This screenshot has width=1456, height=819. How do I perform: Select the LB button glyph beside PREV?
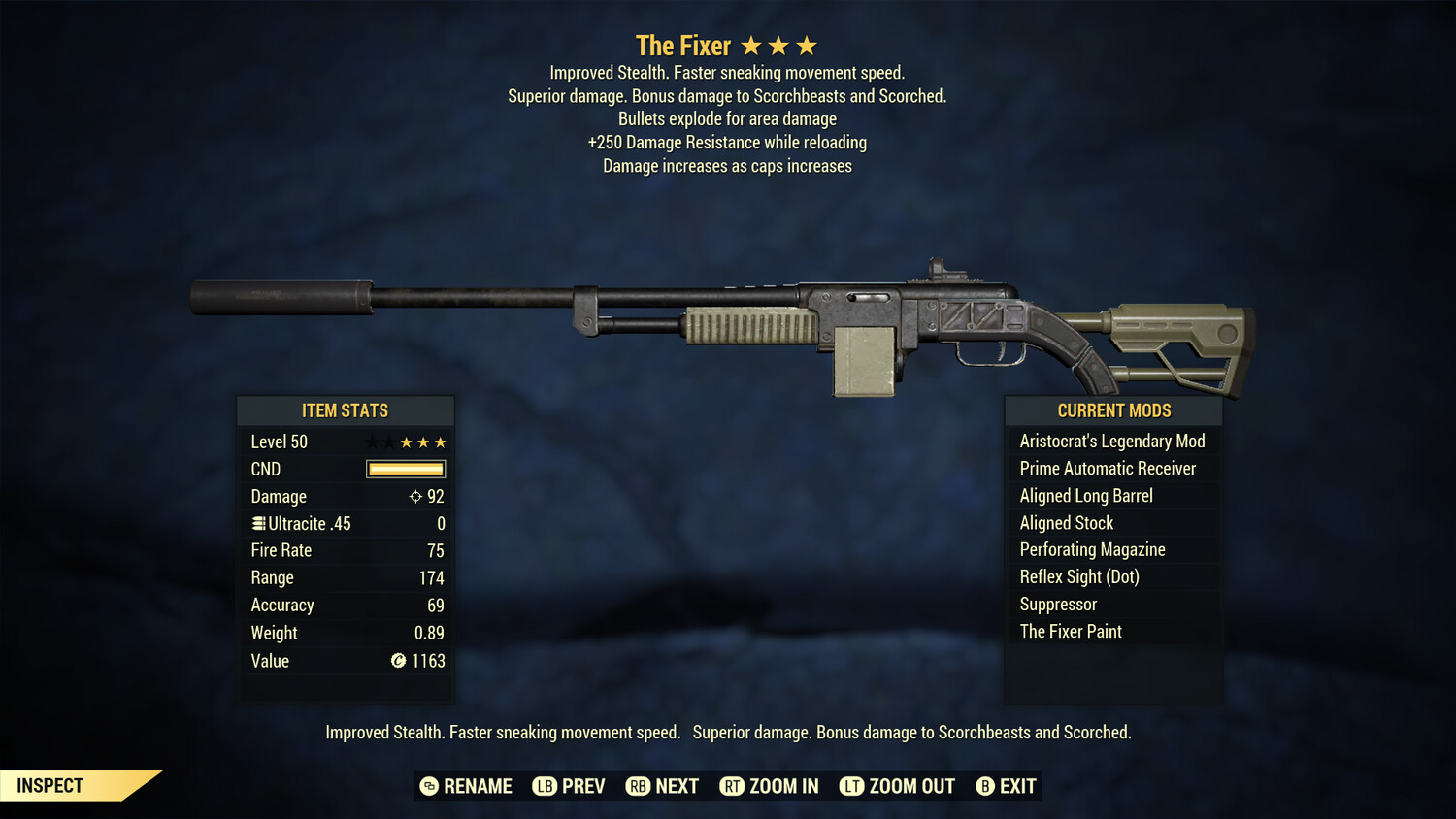(546, 786)
